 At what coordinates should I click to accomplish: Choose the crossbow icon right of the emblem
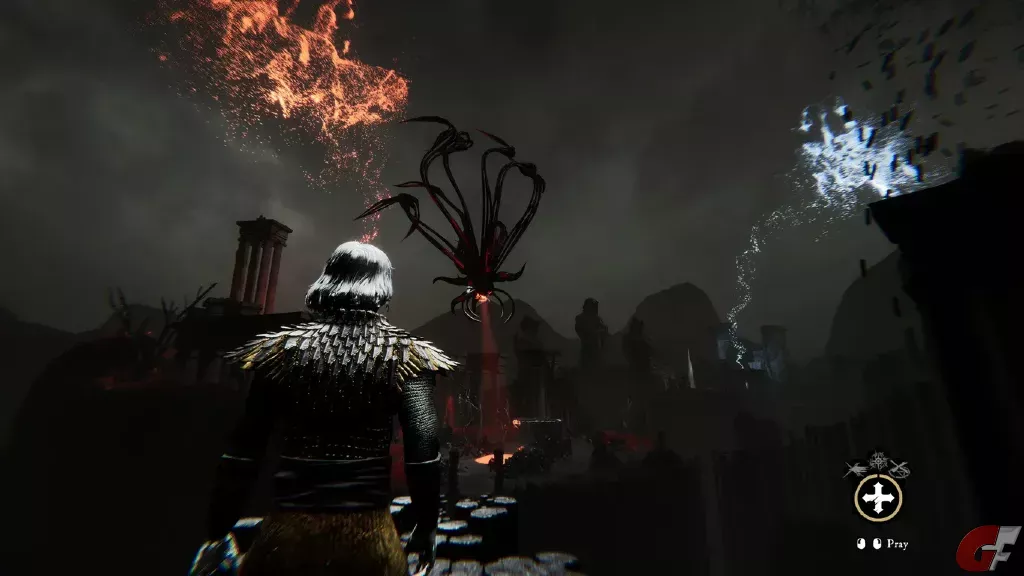900,468
